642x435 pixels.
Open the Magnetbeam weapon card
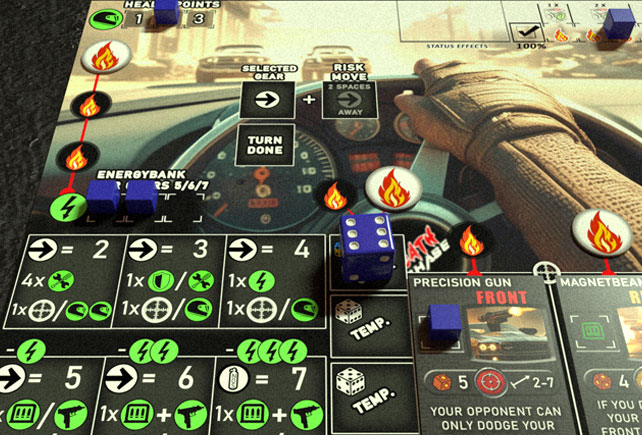click(600, 355)
